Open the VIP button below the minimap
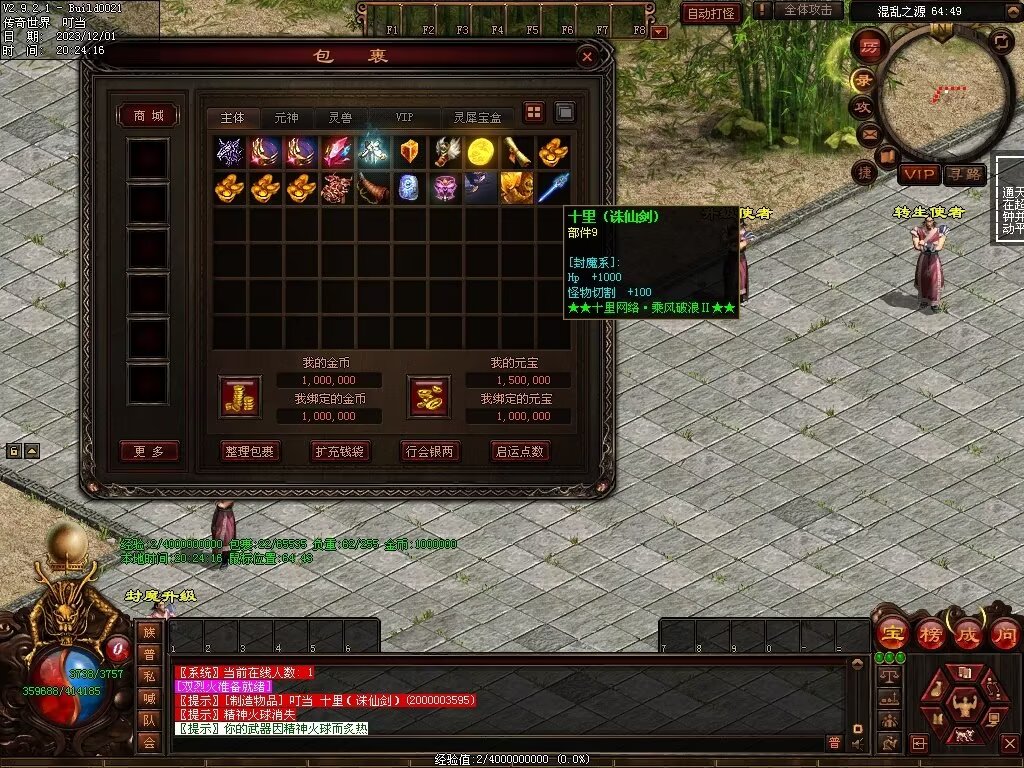 (x=919, y=175)
